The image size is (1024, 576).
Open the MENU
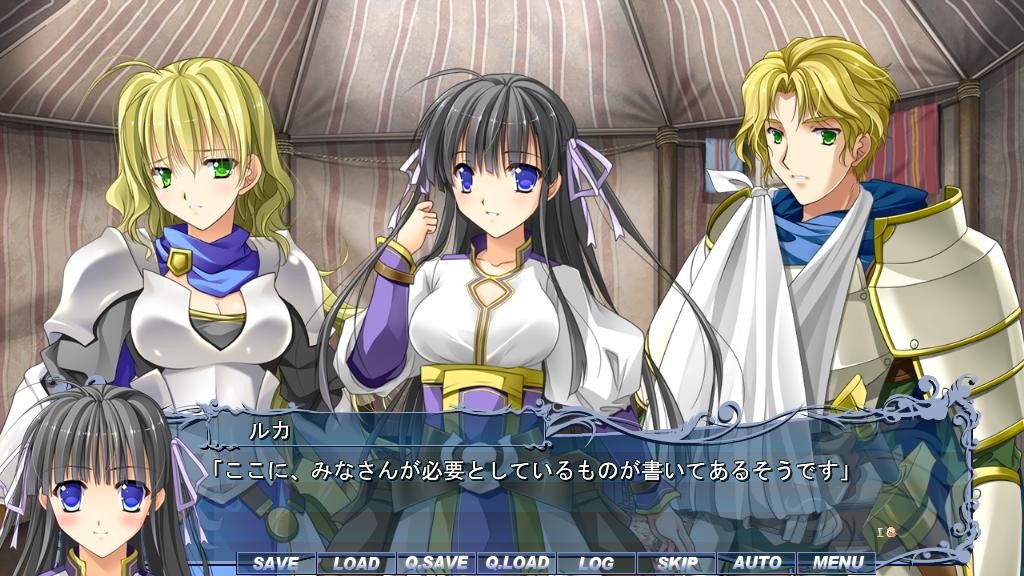tap(837, 563)
